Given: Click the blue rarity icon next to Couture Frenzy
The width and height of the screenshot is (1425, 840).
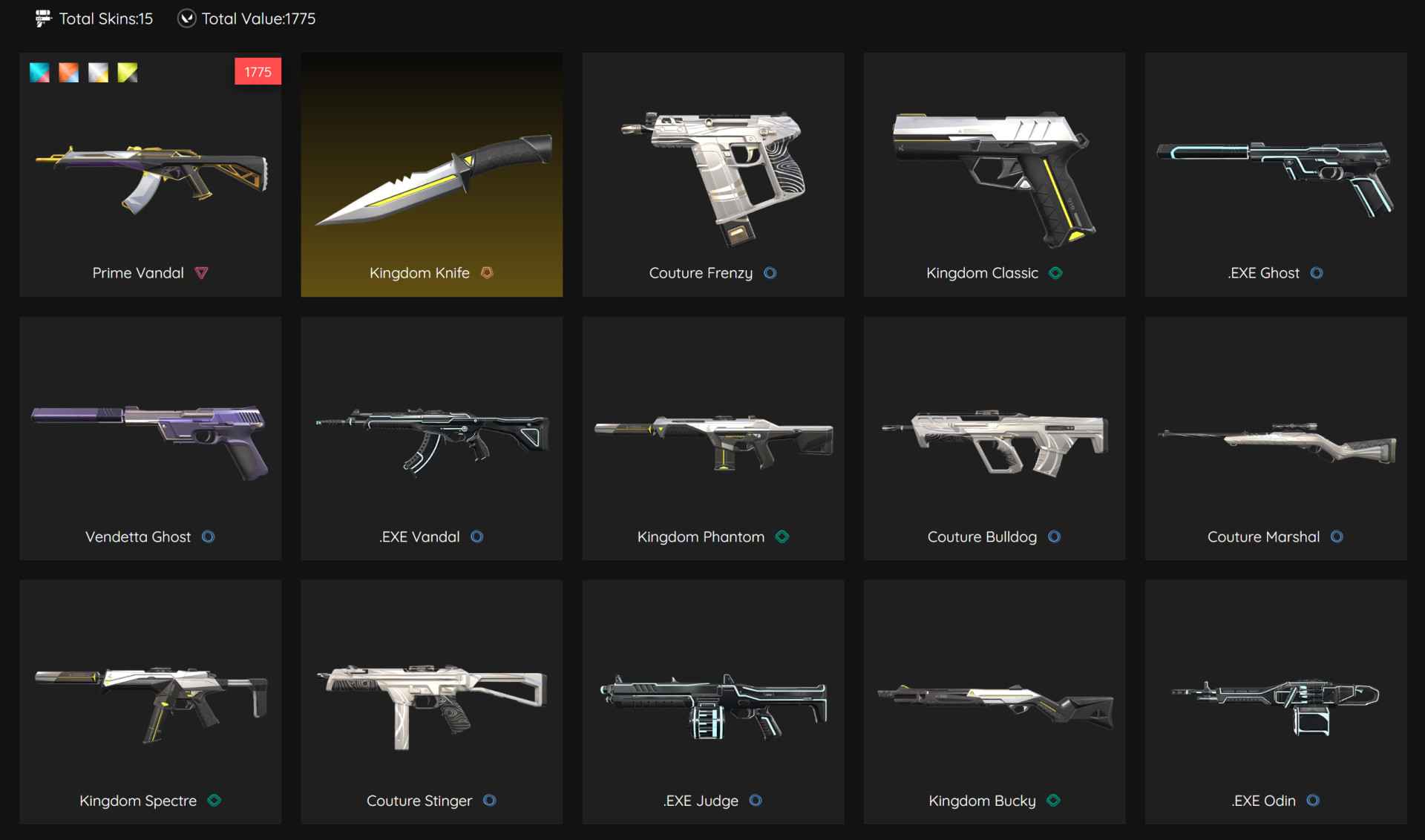Looking at the screenshot, I should pos(770,273).
